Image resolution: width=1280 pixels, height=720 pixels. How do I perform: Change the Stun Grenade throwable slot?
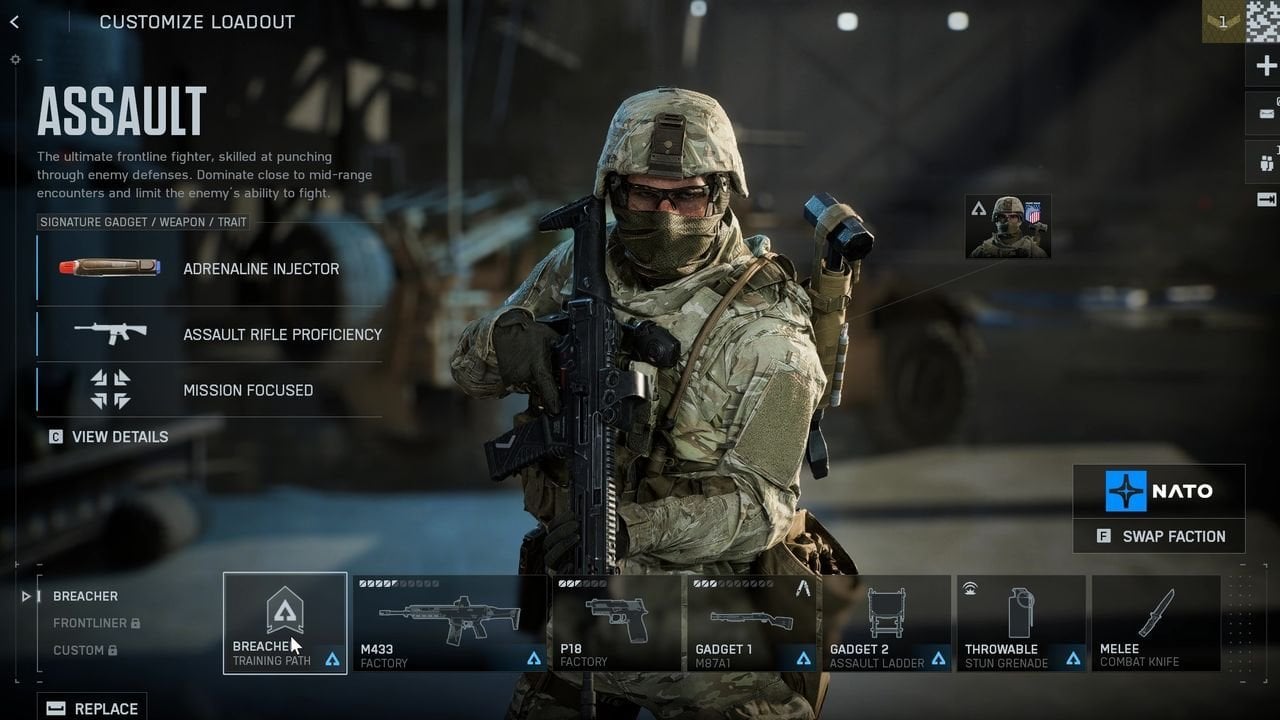pos(1021,623)
